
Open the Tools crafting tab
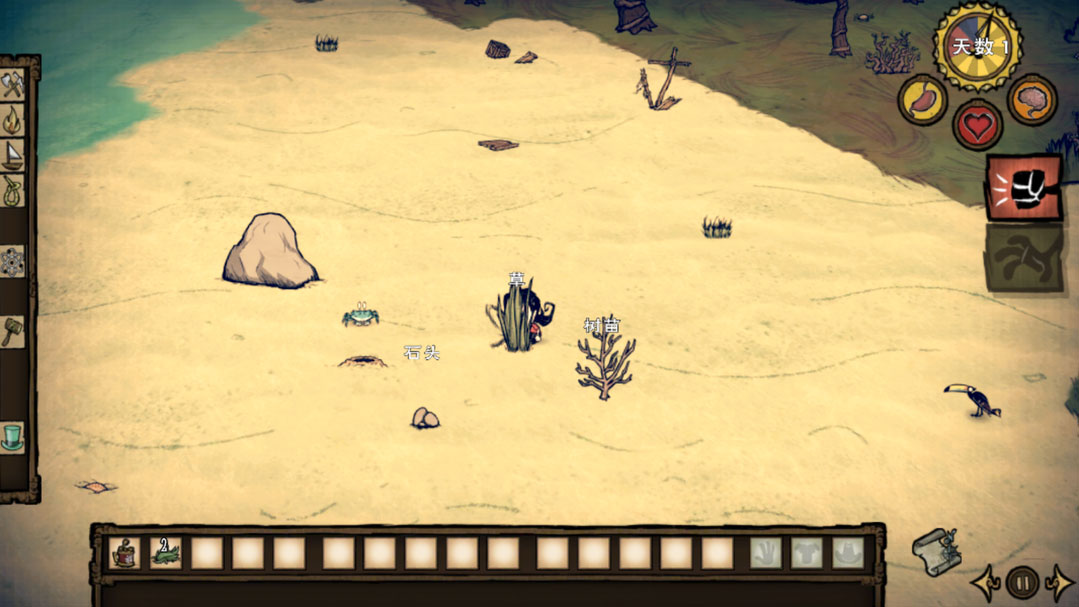(x=13, y=85)
